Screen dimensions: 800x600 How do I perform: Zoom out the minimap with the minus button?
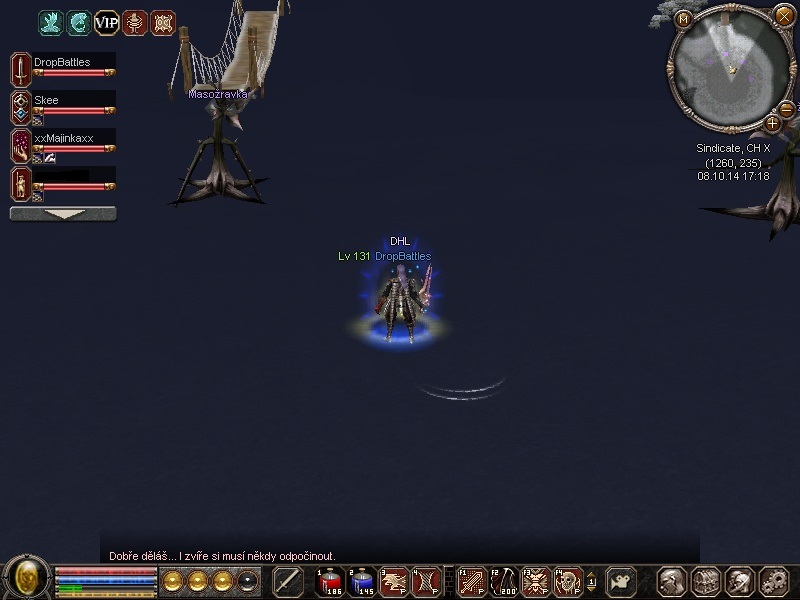point(787,109)
